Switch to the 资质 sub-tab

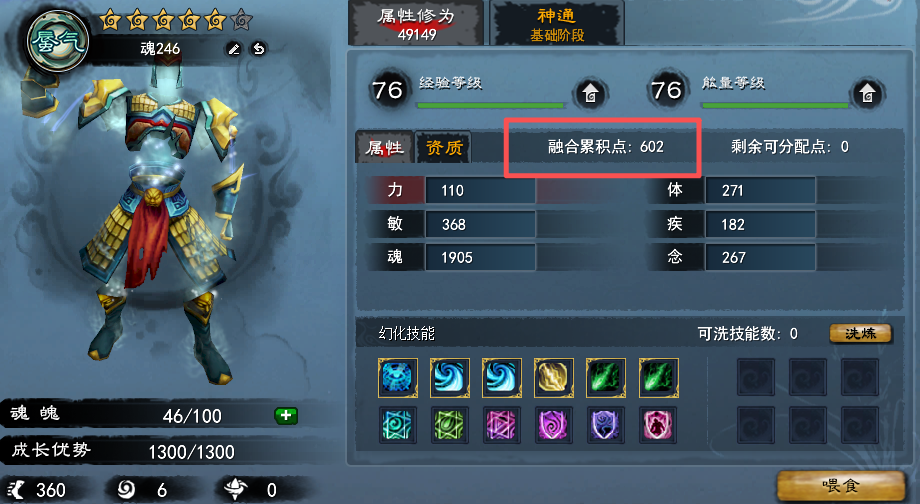tap(444, 148)
